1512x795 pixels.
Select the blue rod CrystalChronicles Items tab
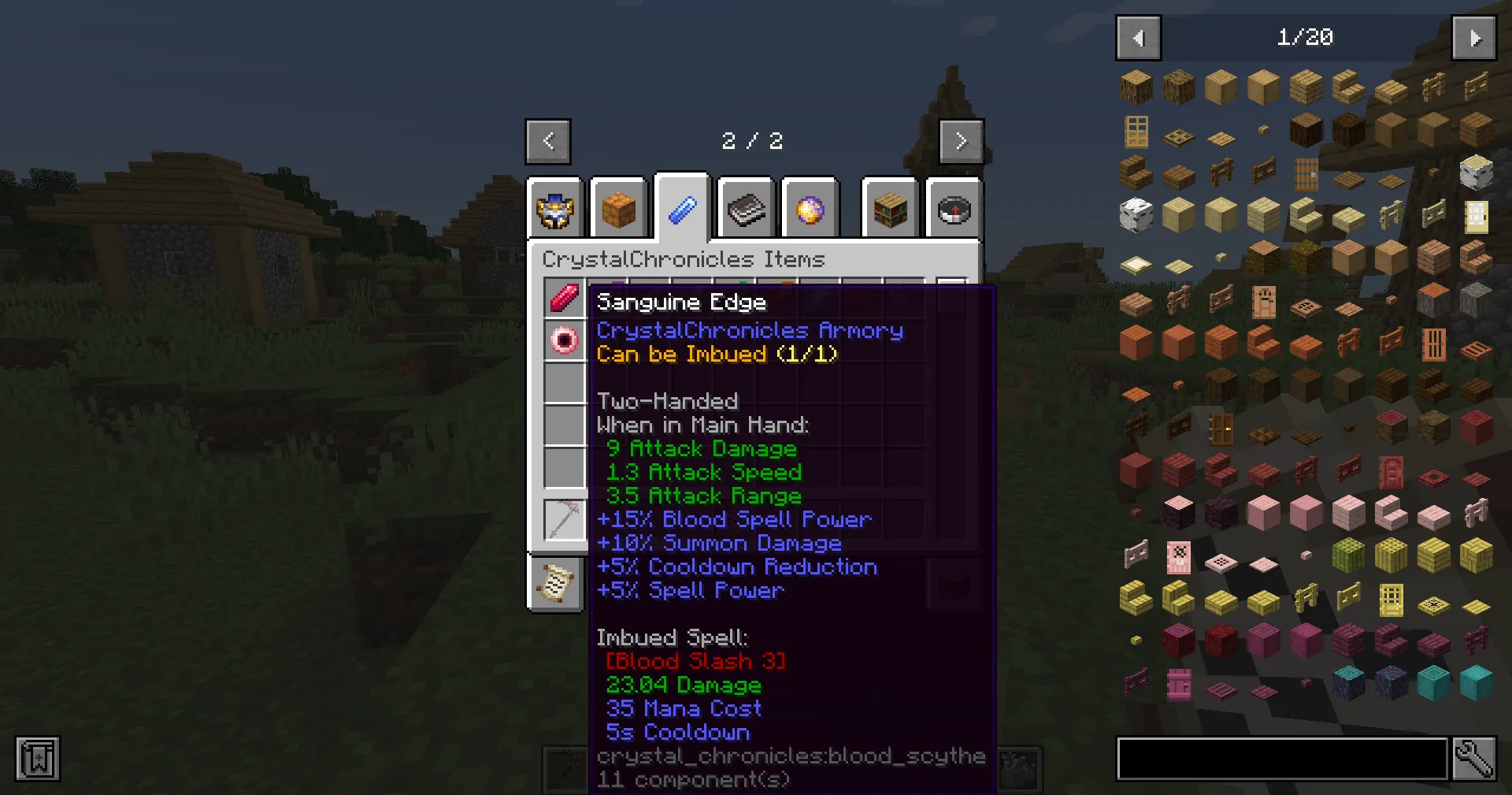click(x=681, y=206)
